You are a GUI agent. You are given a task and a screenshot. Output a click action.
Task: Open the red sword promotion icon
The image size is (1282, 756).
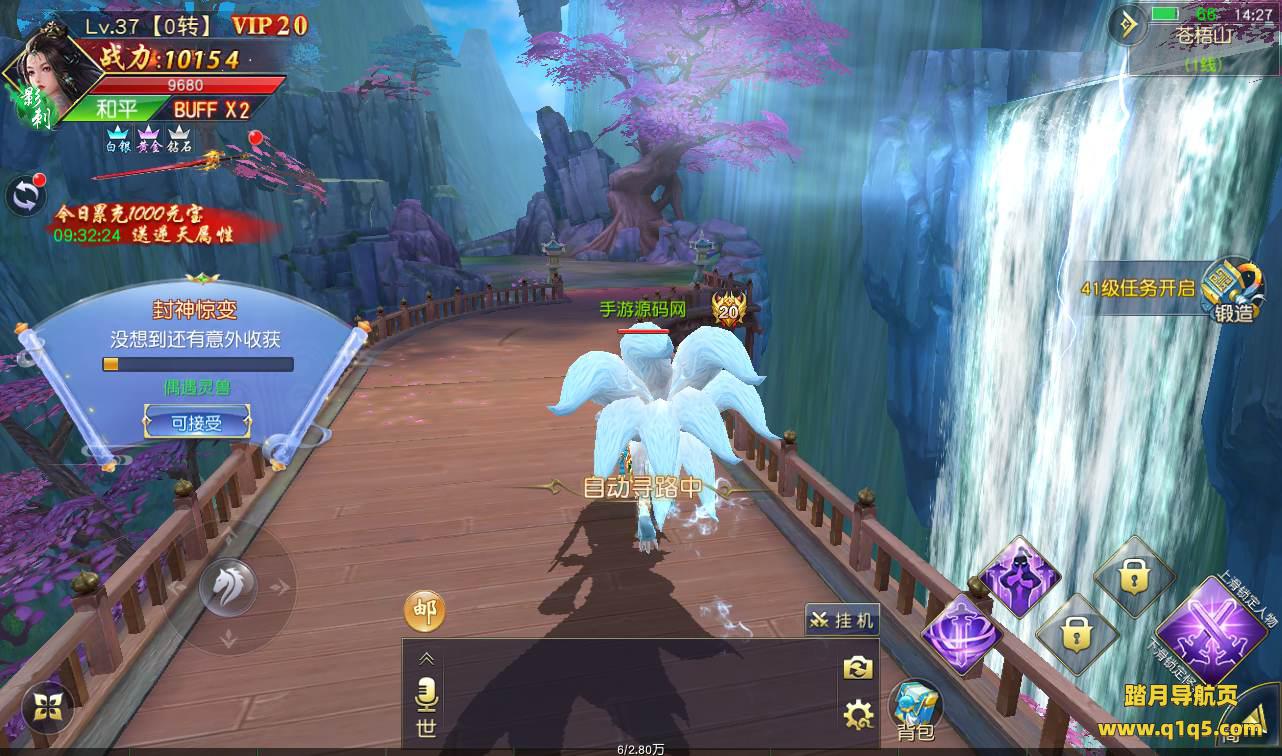(215, 159)
